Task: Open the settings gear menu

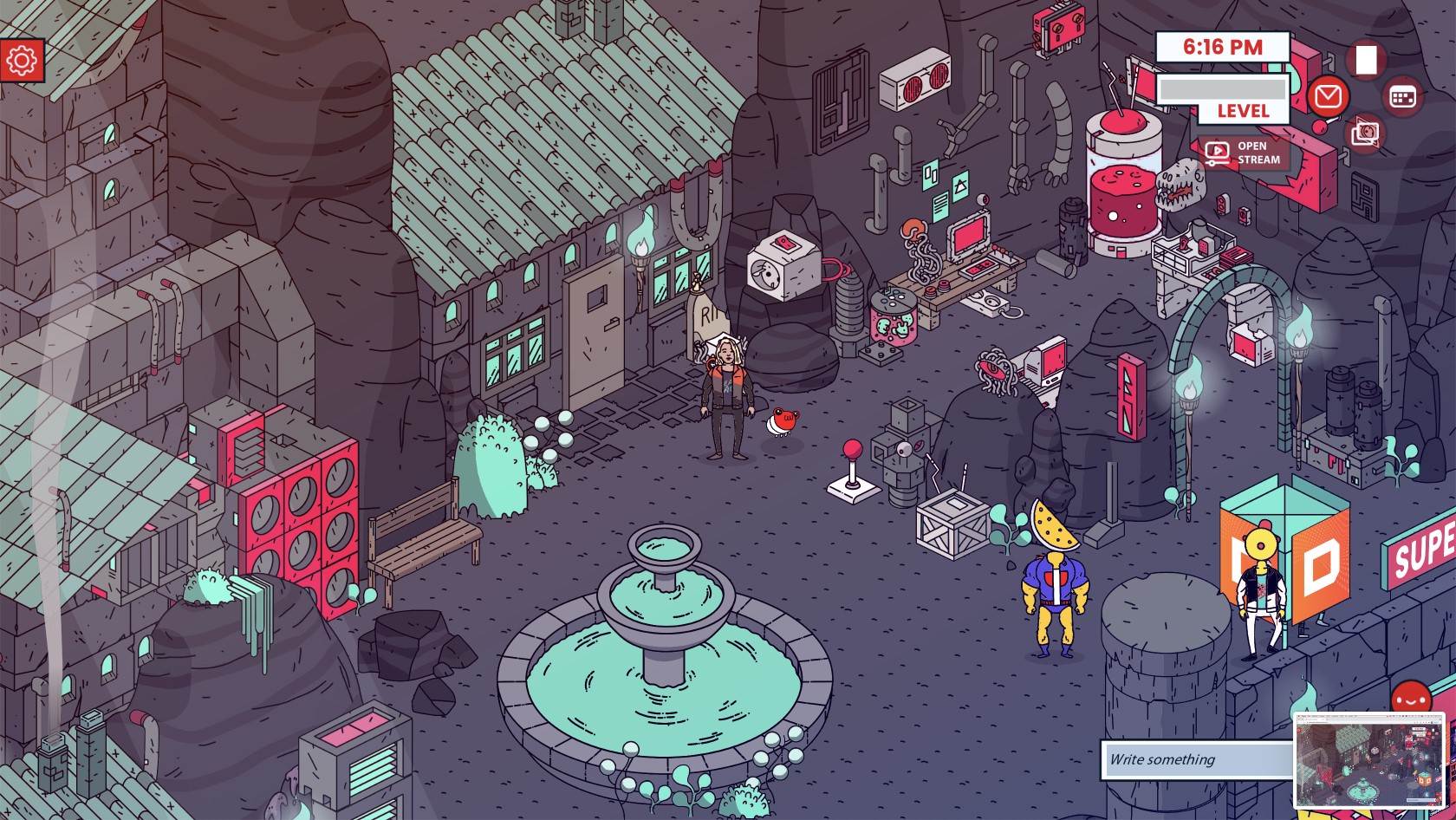Action: [22, 60]
